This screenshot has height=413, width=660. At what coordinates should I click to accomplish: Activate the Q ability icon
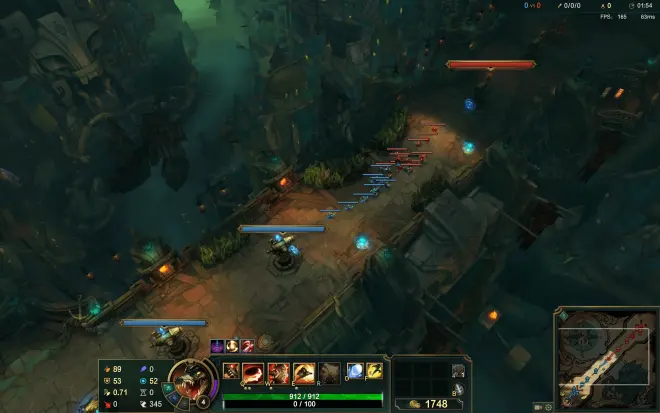253,371
